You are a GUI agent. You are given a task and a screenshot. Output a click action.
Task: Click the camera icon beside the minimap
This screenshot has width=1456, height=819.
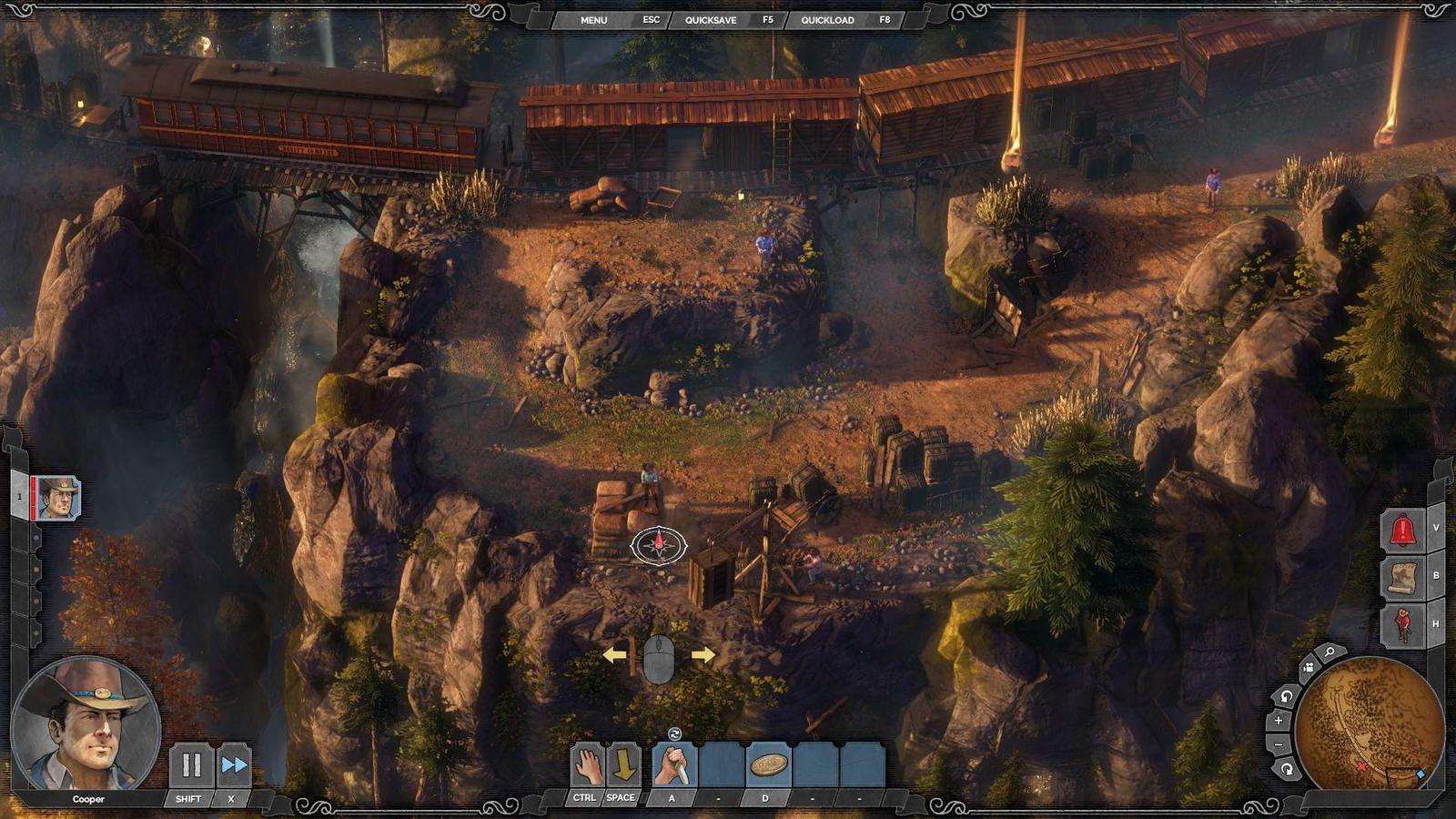click(x=1308, y=667)
